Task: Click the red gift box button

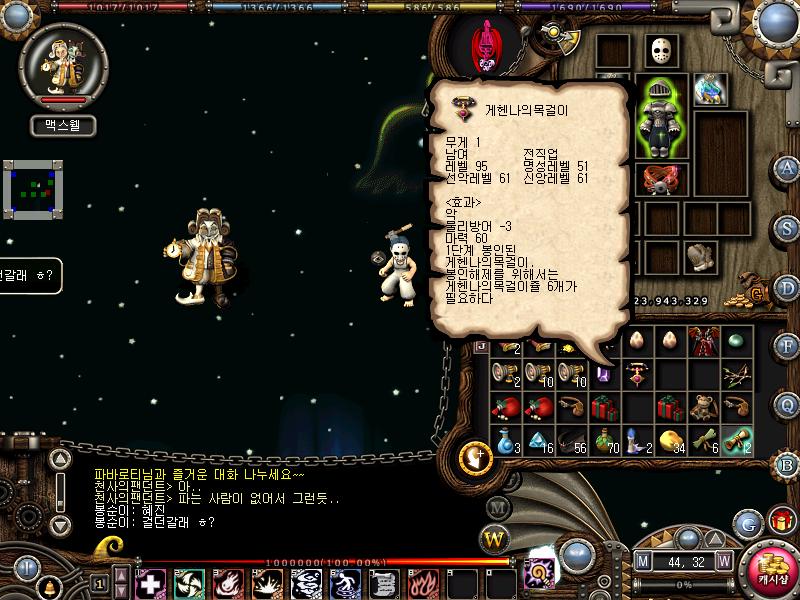Action: (780, 521)
